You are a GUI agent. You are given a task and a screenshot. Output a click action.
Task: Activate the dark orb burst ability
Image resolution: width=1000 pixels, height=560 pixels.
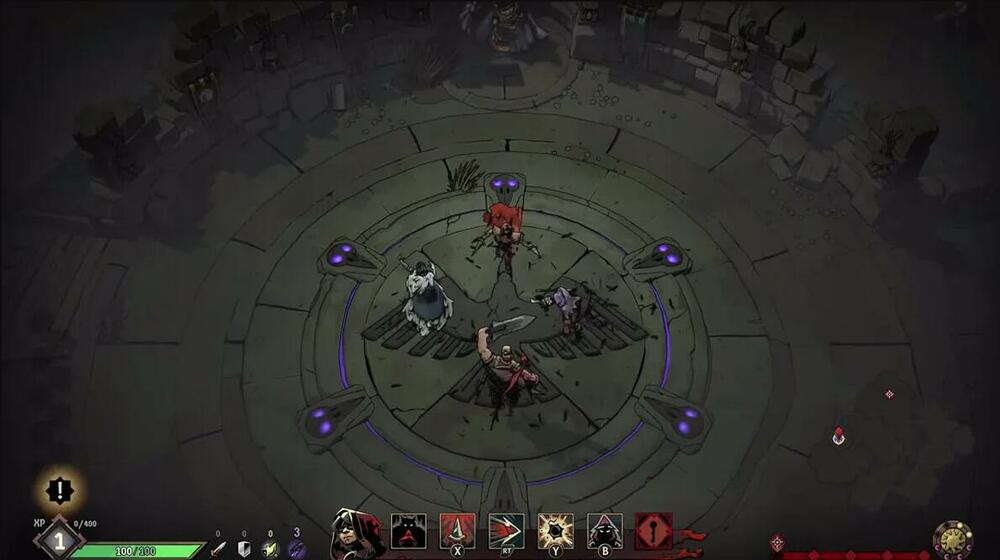(x=555, y=530)
